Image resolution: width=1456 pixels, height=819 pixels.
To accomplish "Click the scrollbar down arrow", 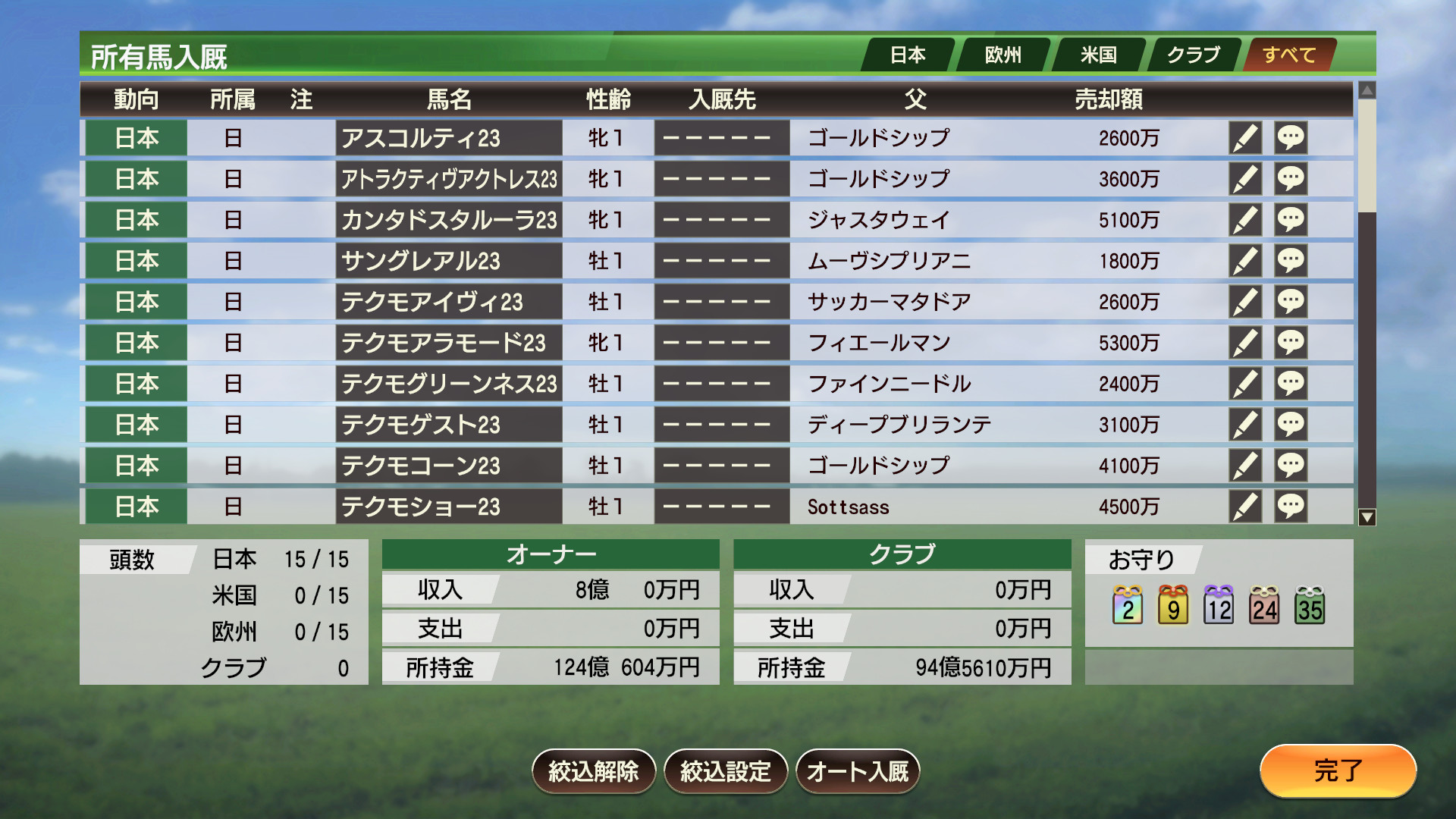I will (1367, 516).
